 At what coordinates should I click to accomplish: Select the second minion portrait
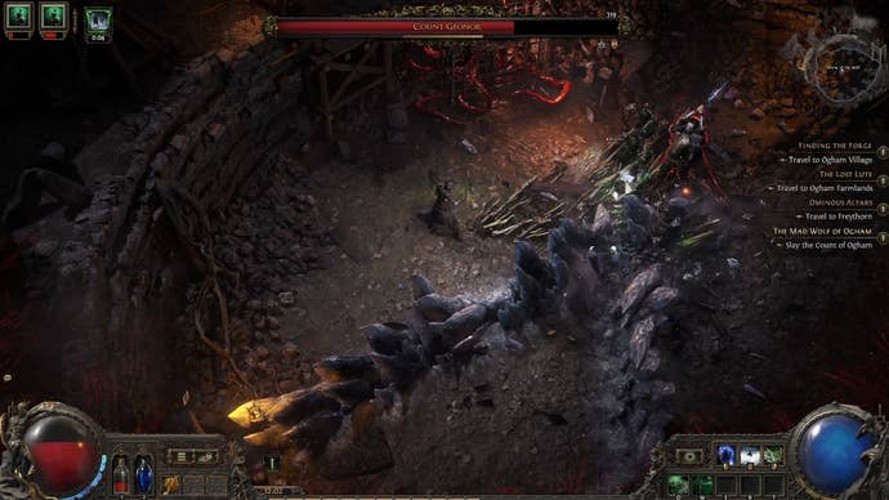[x=53, y=16]
